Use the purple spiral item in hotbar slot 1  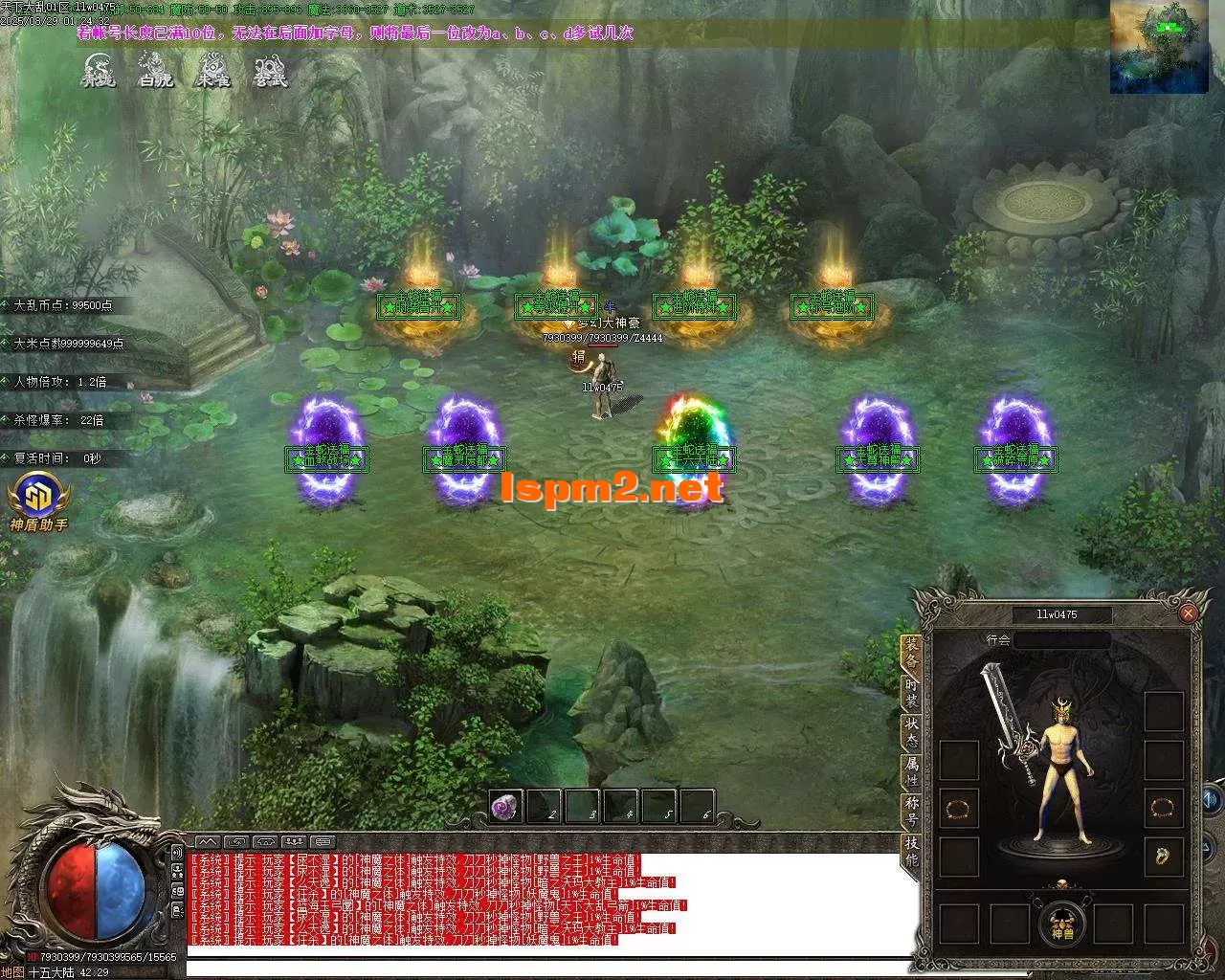click(505, 807)
